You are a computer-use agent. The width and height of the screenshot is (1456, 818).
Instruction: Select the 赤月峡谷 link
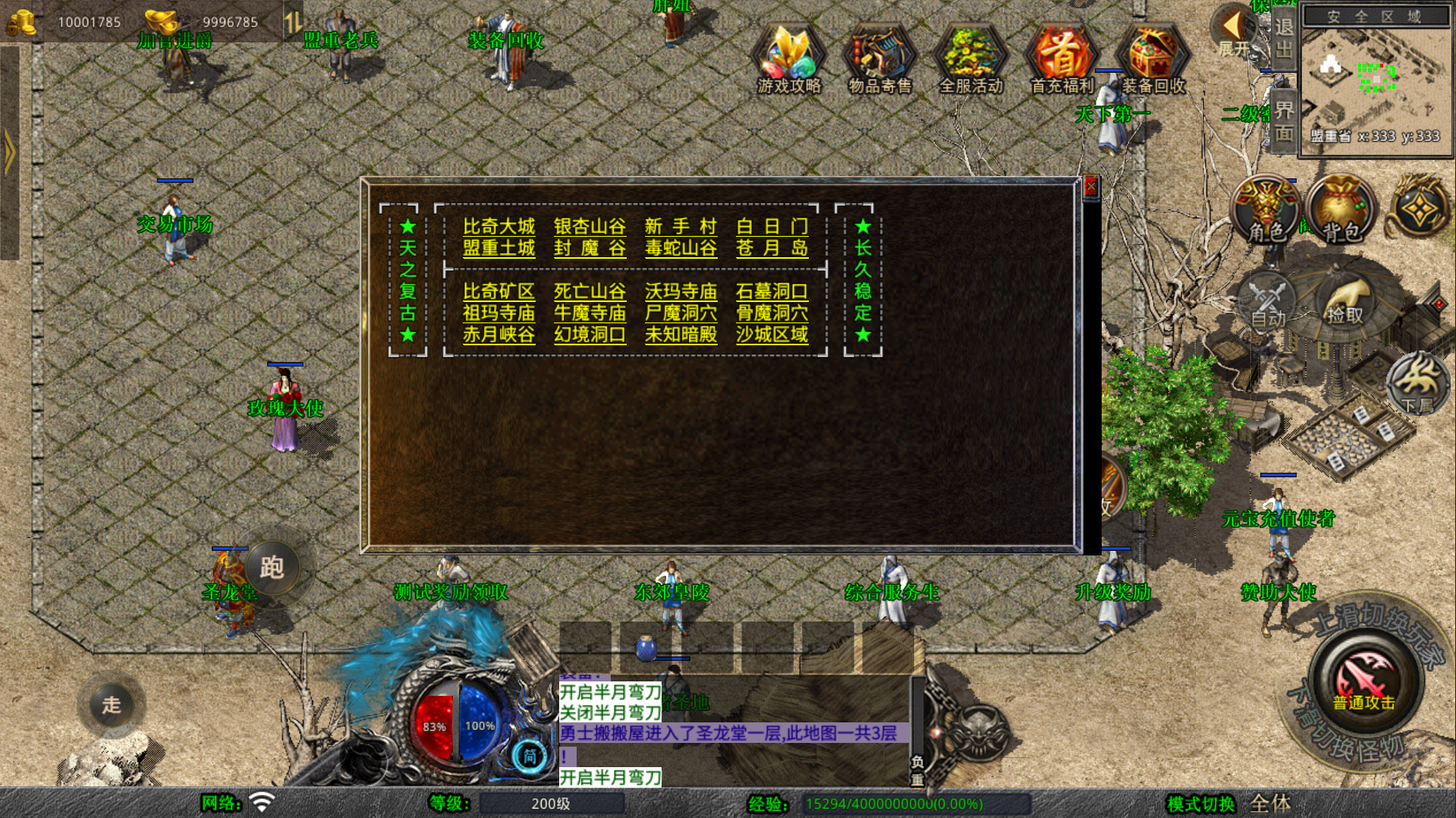[498, 335]
